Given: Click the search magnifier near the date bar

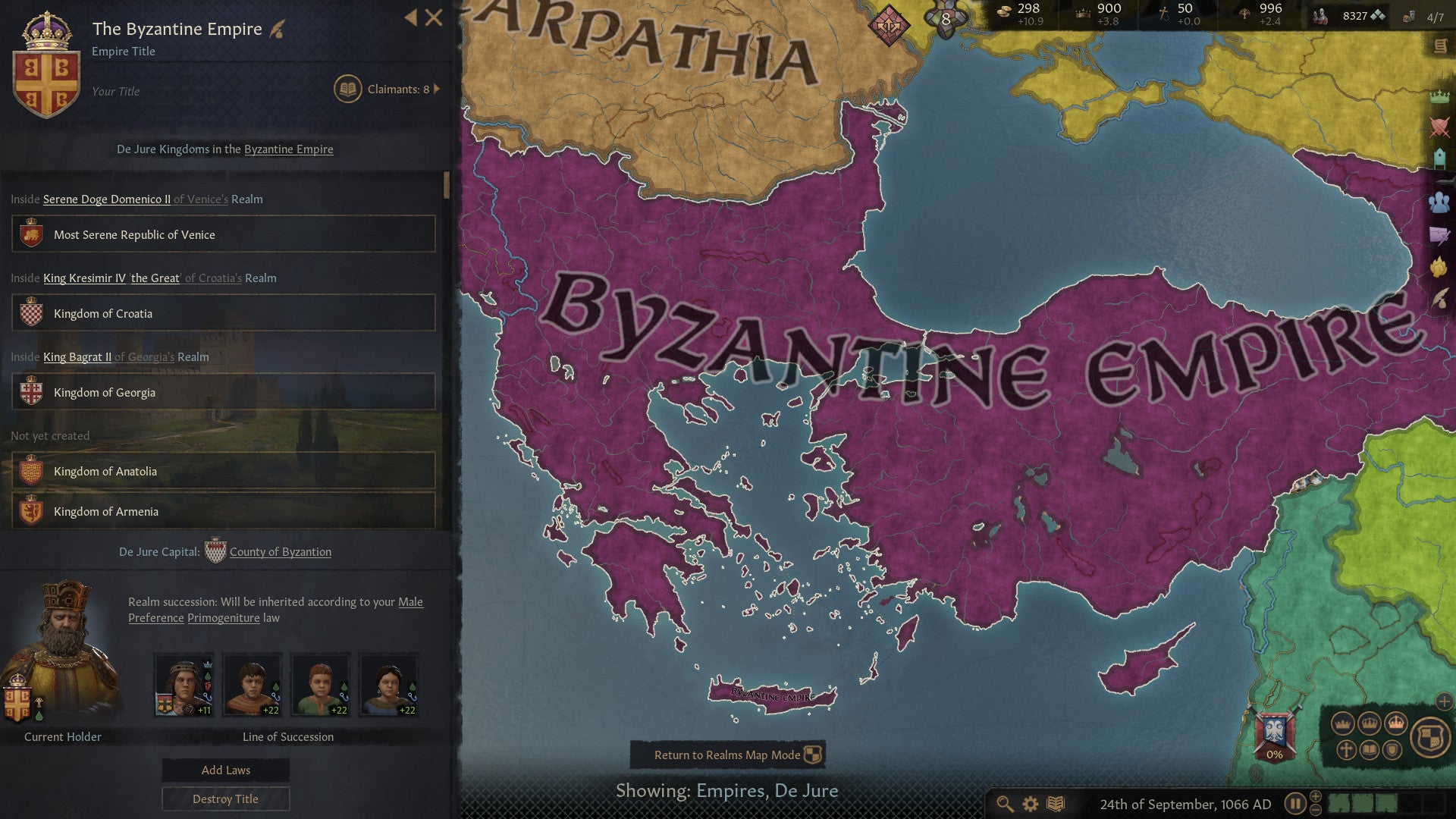Looking at the screenshot, I should coord(1005,803).
